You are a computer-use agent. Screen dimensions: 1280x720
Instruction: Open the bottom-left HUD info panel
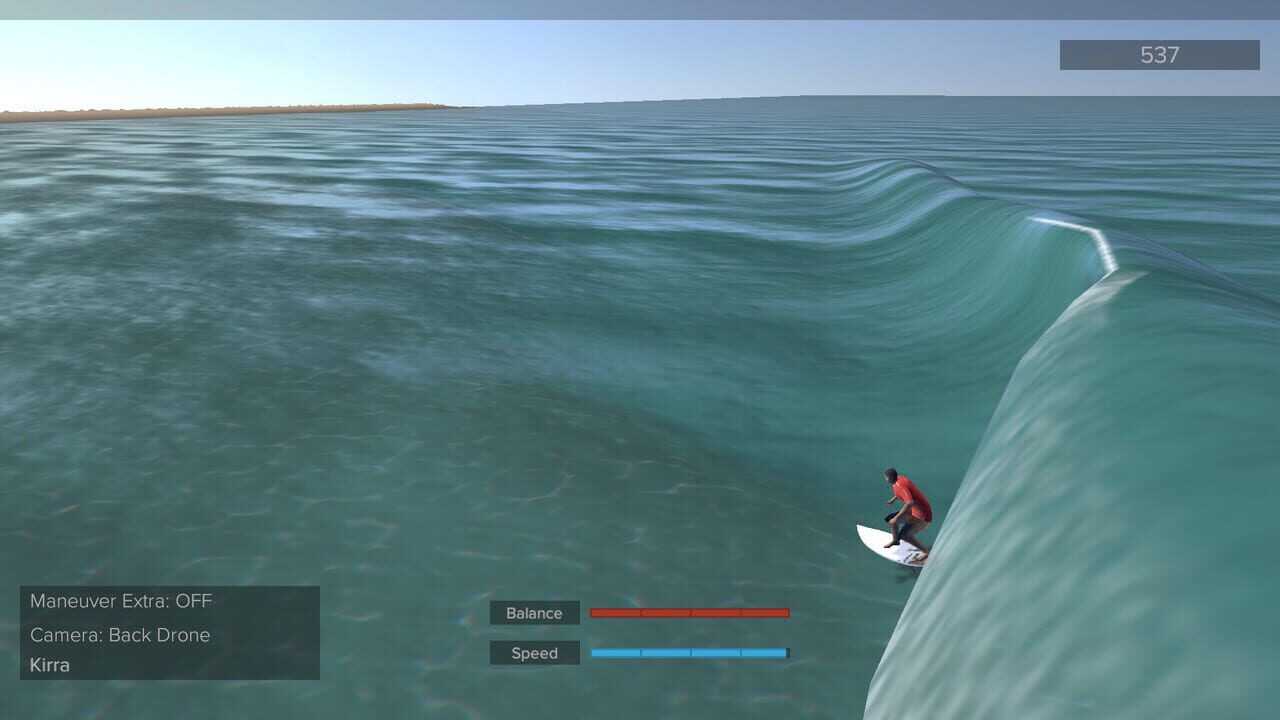pyautogui.click(x=170, y=632)
